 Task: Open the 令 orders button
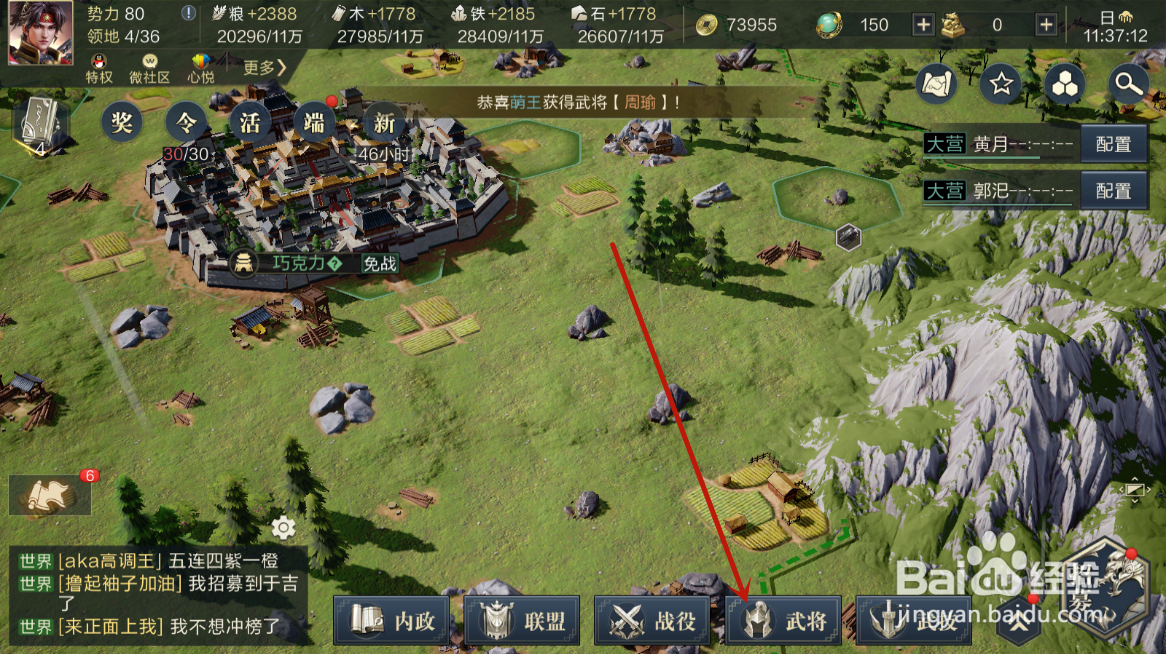click(x=186, y=124)
